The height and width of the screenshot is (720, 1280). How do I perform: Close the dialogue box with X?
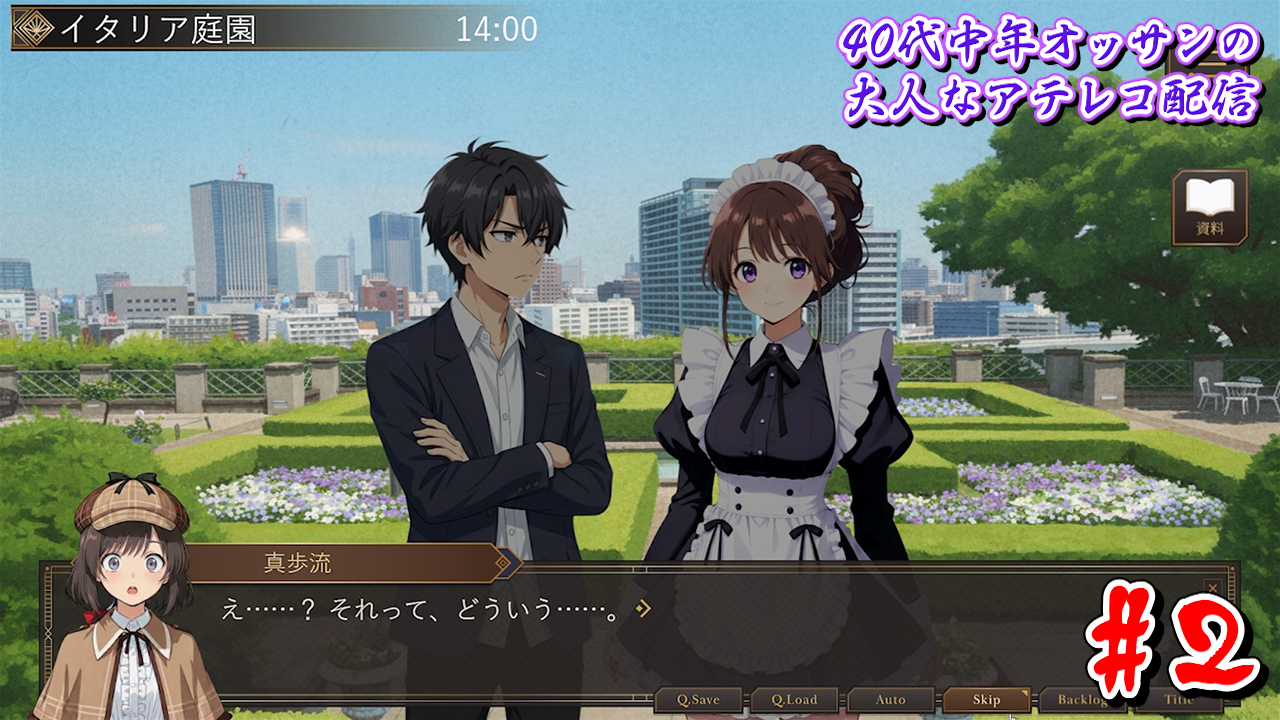coord(1213,588)
